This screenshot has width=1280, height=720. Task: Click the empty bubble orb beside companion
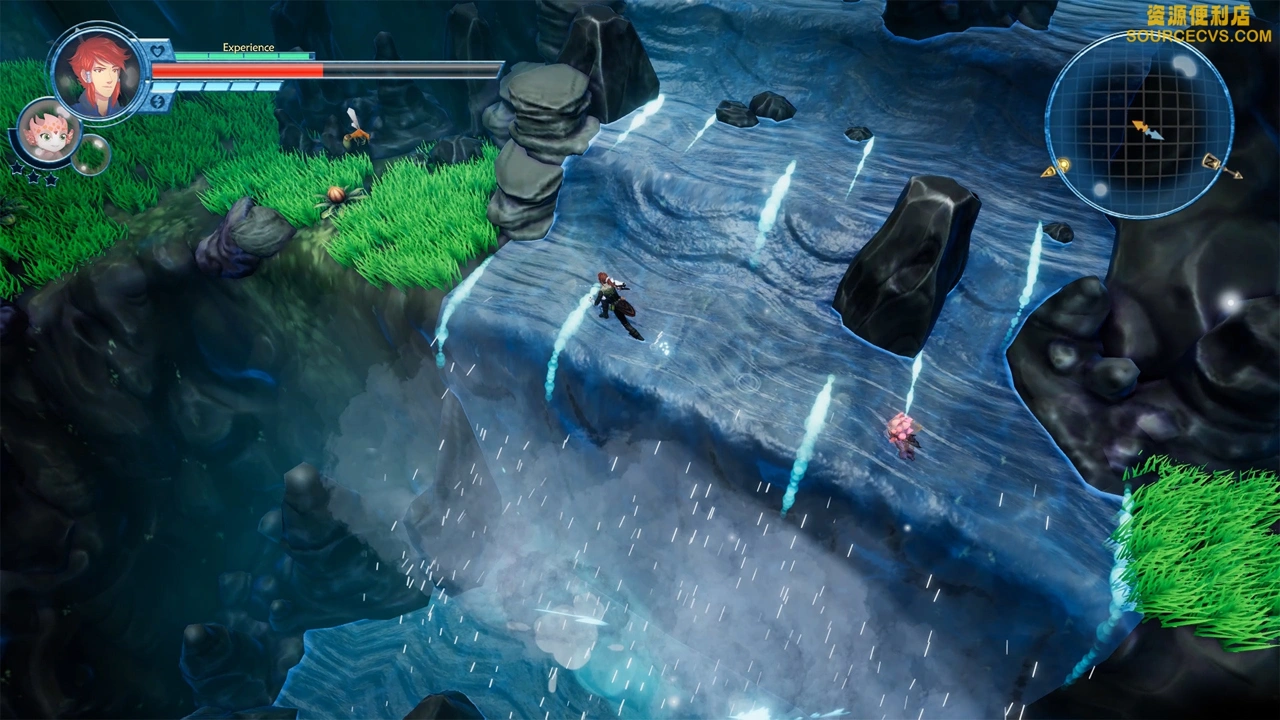click(90, 154)
